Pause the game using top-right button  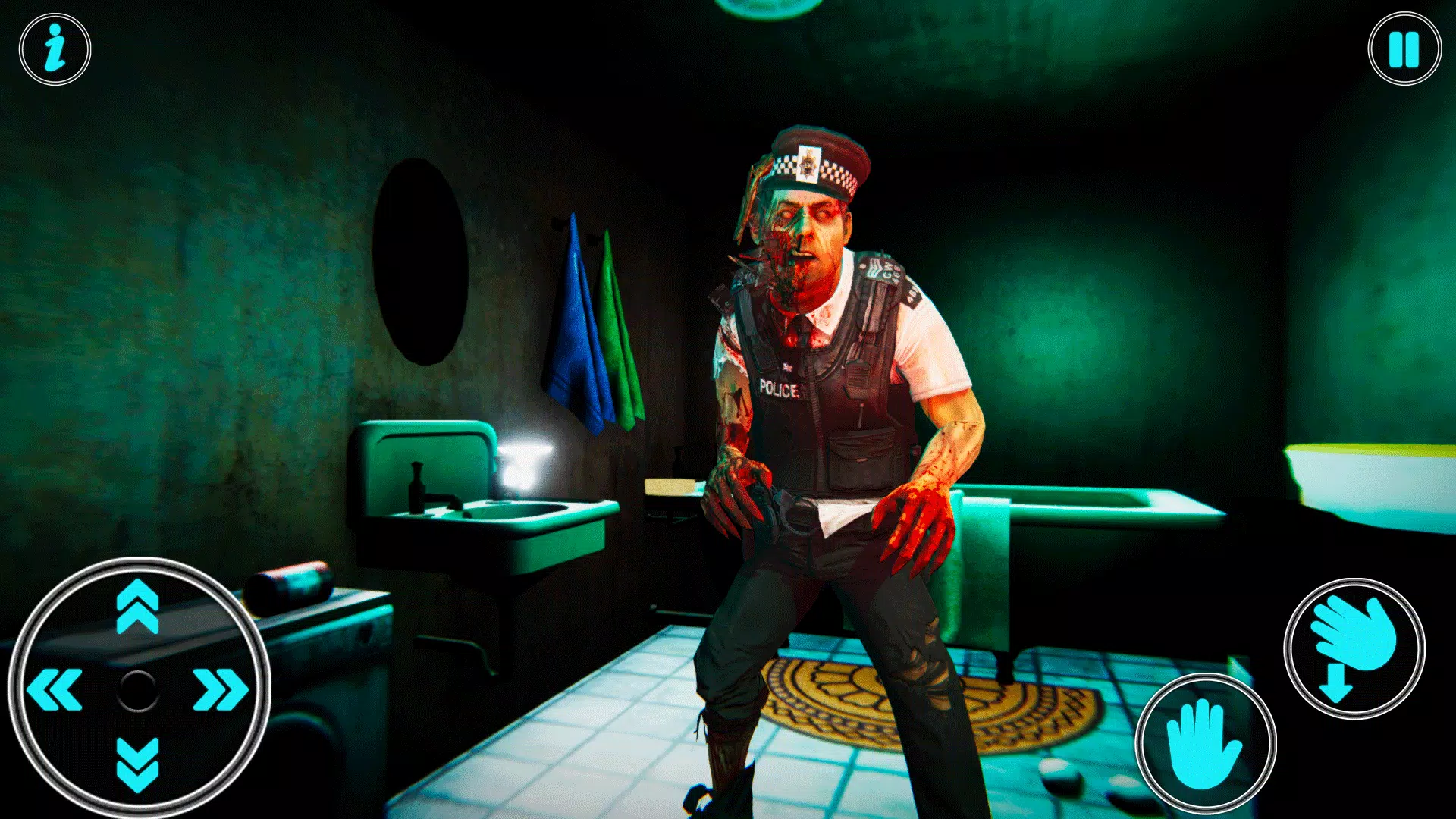click(x=1404, y=47)
